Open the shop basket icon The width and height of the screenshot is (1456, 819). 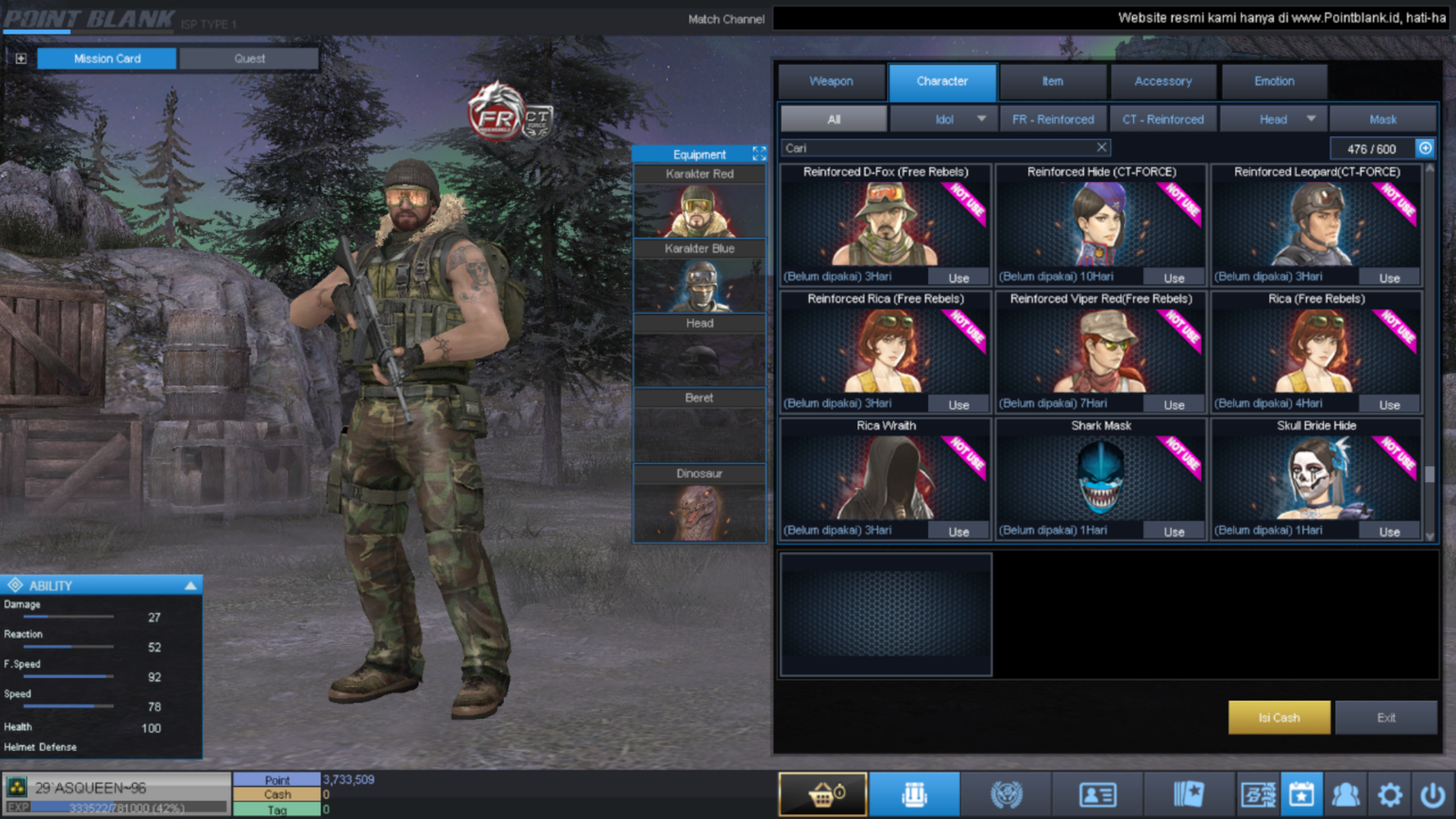pyautogui.click(x=823, y=794)
